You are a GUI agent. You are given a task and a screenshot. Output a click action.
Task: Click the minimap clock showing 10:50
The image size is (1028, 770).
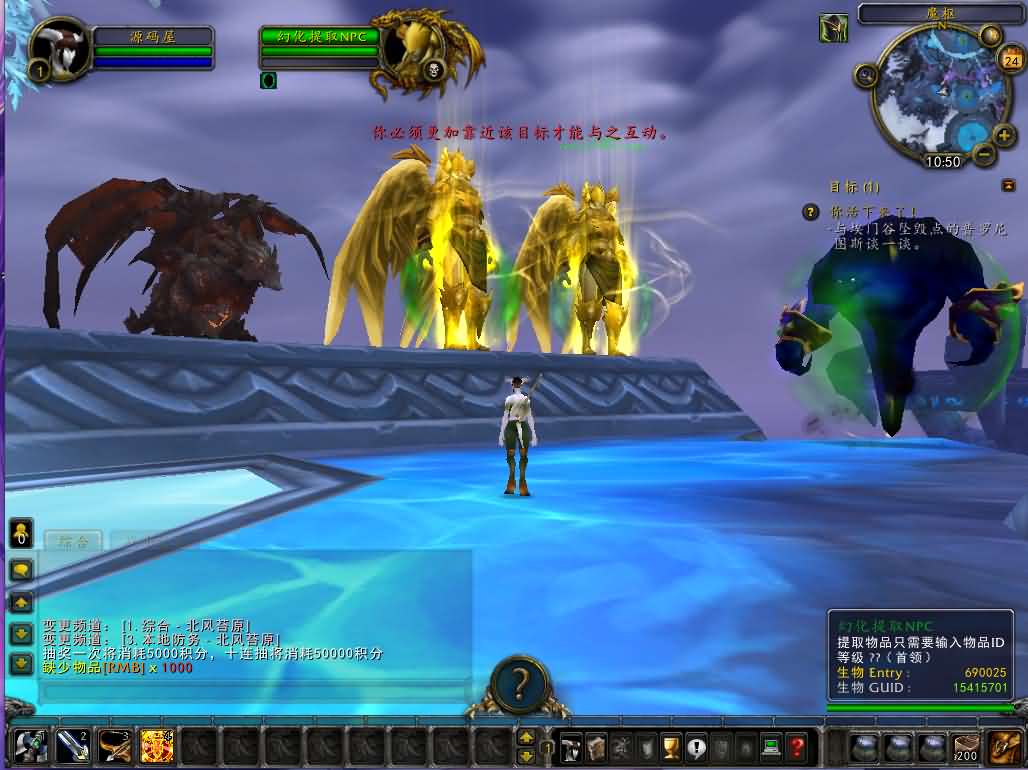pos(942,161)
